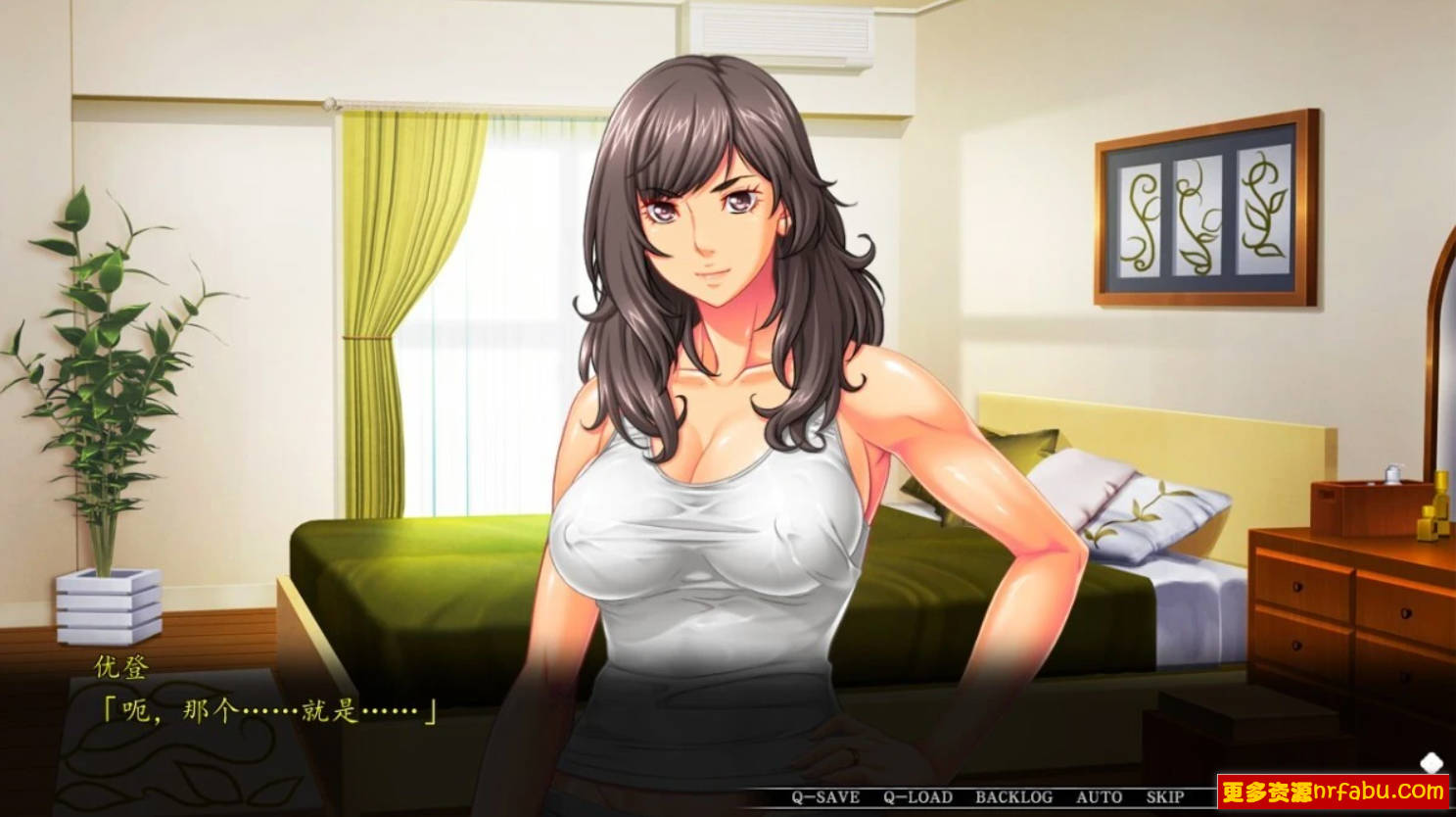Click the white diamond text-advance indicator
The height and width of the screenshot is (817, 1456).
[x=1432, y=762]
